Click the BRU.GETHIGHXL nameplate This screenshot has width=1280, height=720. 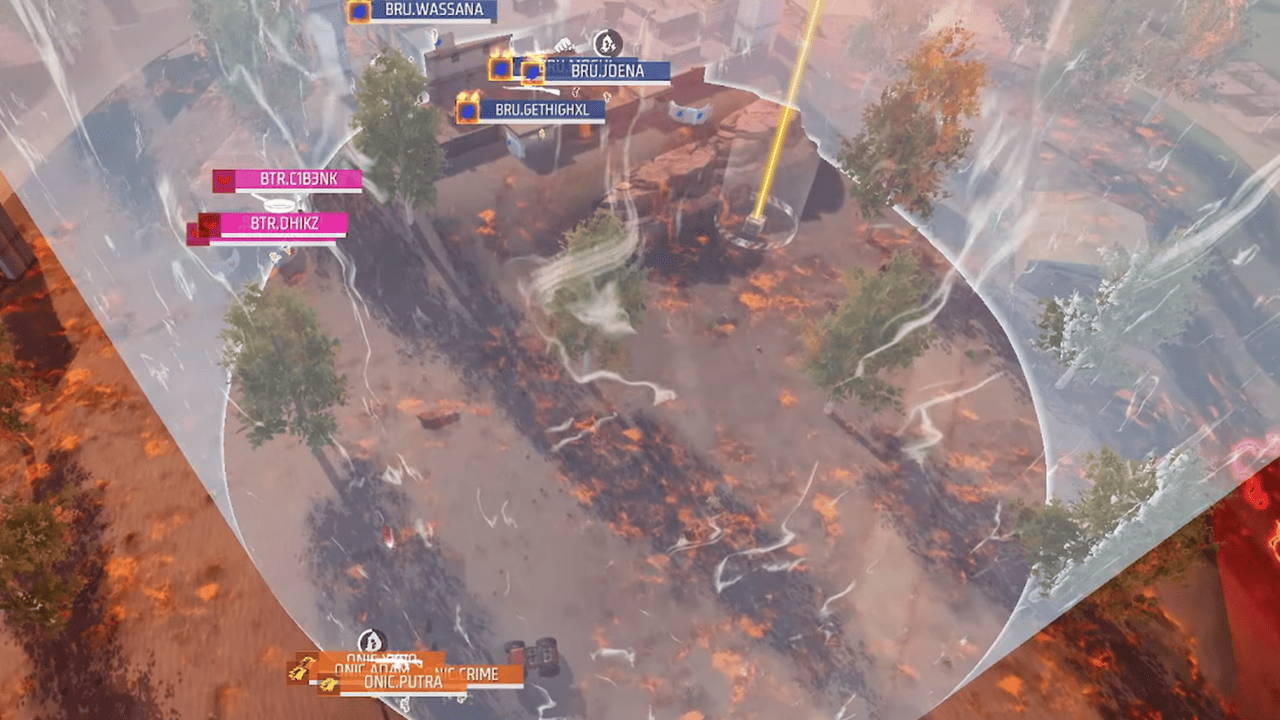point(541,110)
